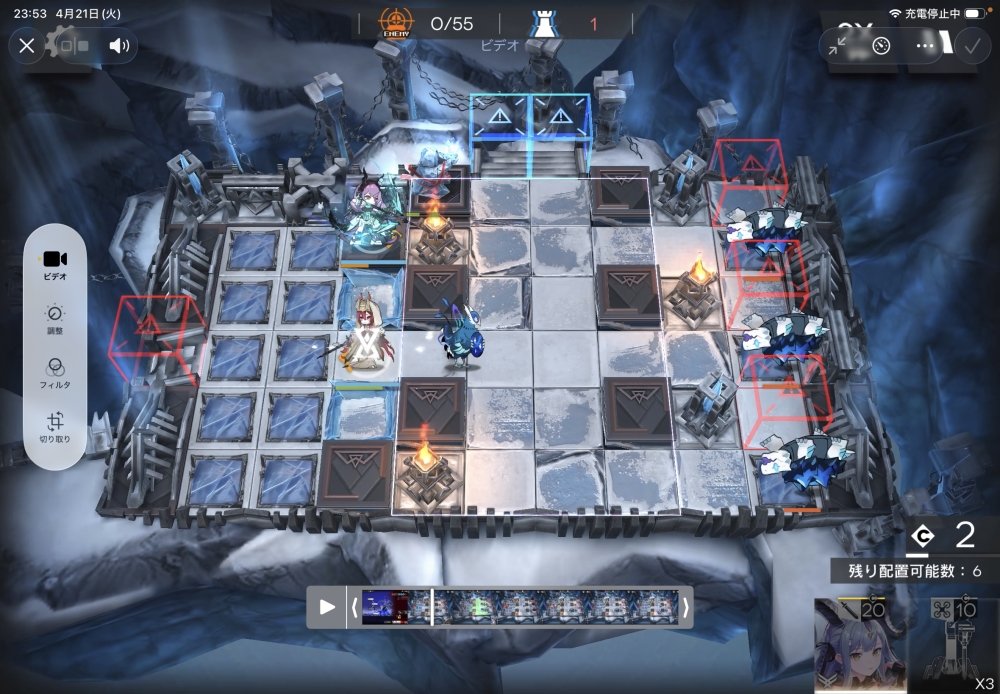Tap the inward-arrows resize button
Image resolution: width=1000 pixels, height=694 pixels.
(838, 46)
